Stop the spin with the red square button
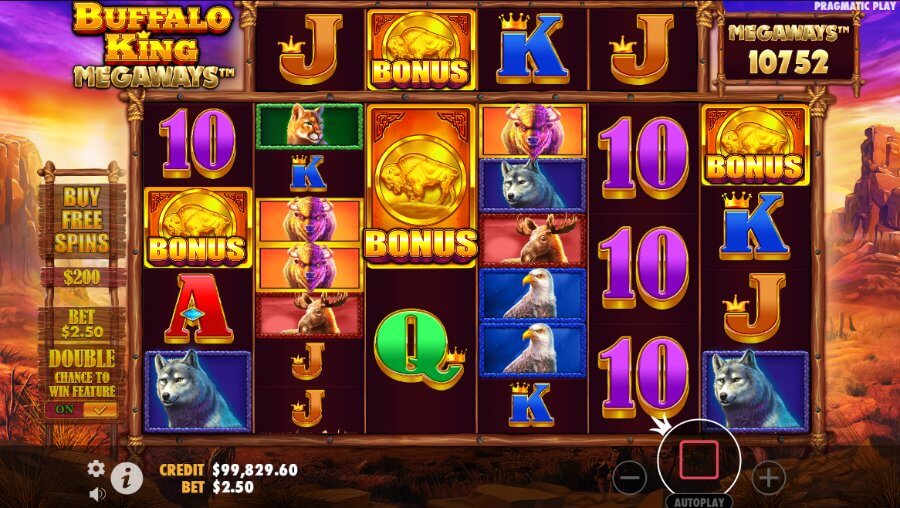900x508 pixels. coord(699,460)
